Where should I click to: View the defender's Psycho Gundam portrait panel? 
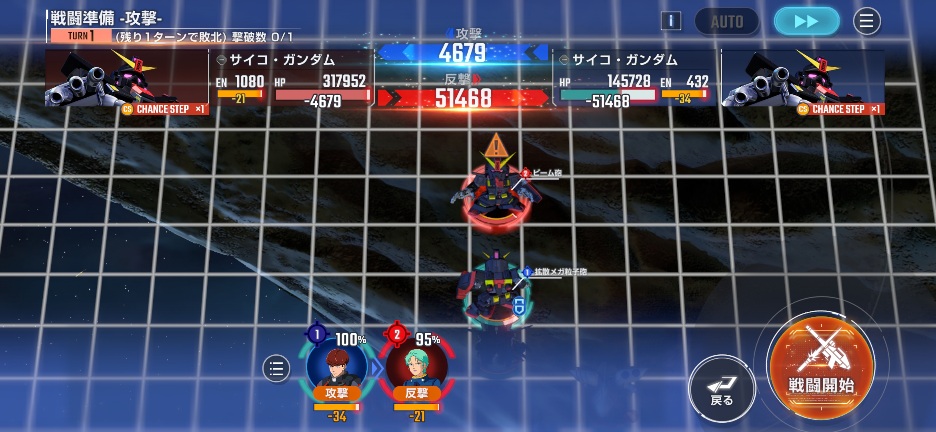[803, 81]
